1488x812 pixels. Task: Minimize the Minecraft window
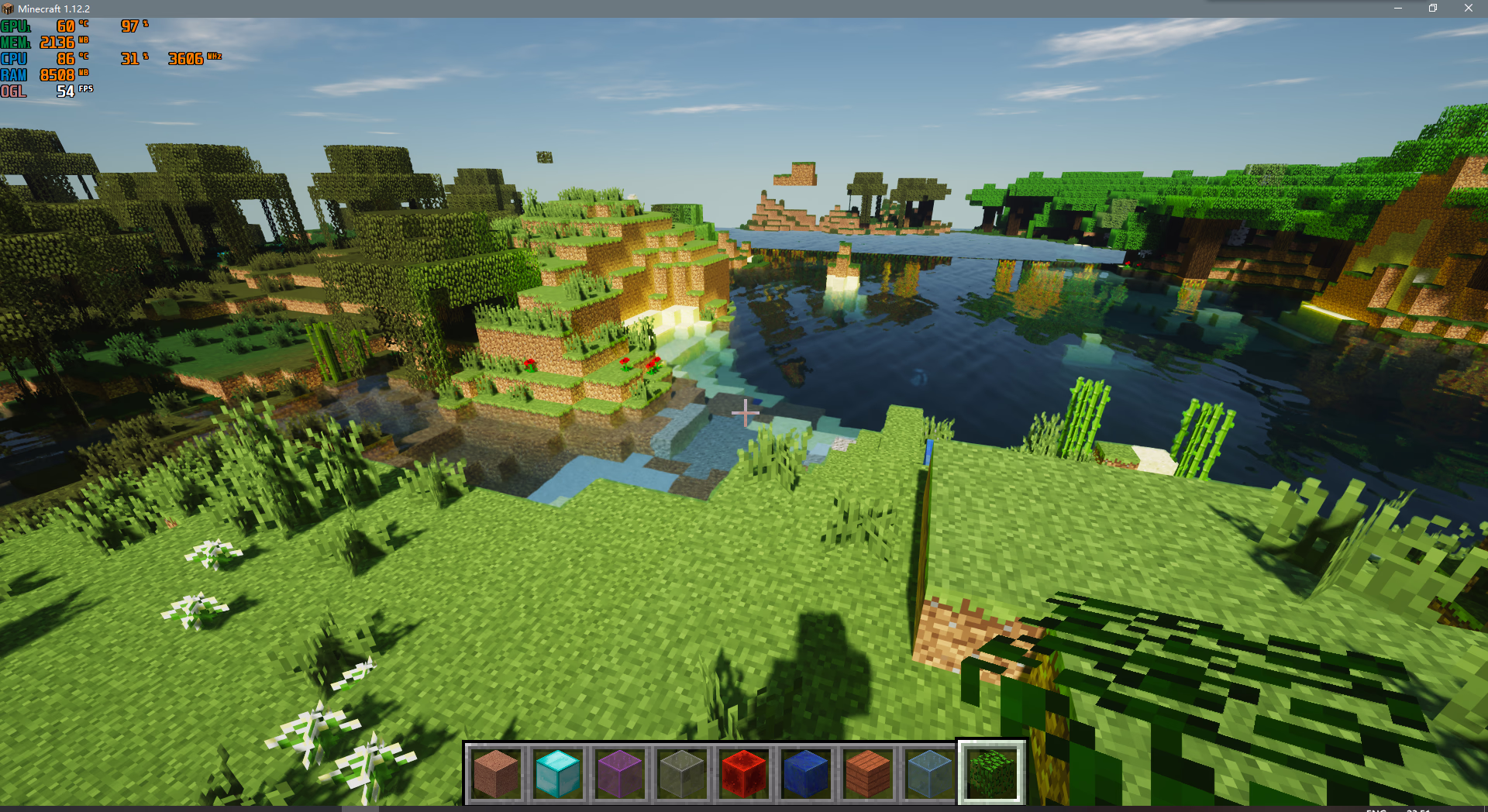point(1398,9)
